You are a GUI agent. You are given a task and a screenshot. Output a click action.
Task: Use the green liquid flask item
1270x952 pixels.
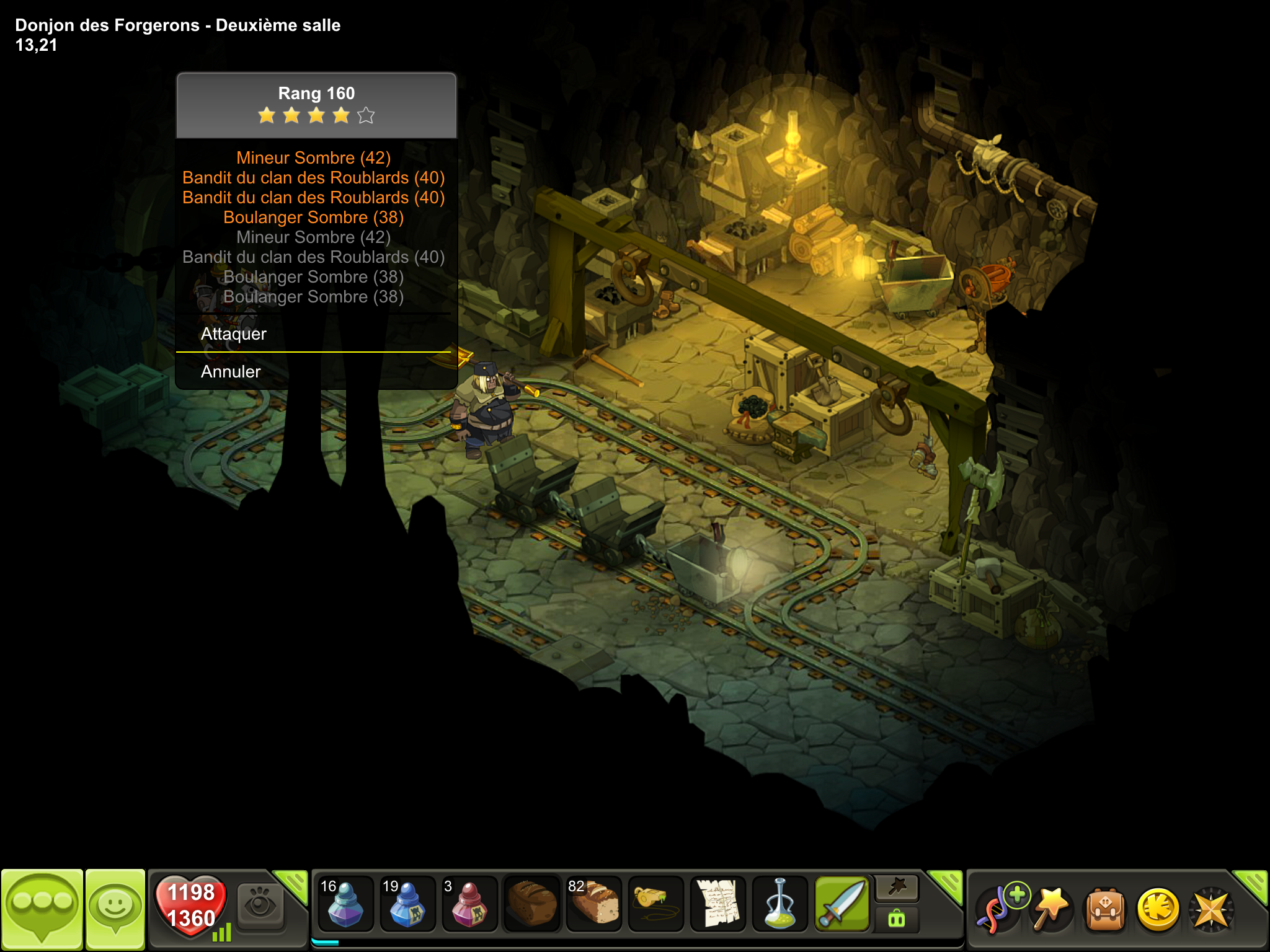point(779,905)
